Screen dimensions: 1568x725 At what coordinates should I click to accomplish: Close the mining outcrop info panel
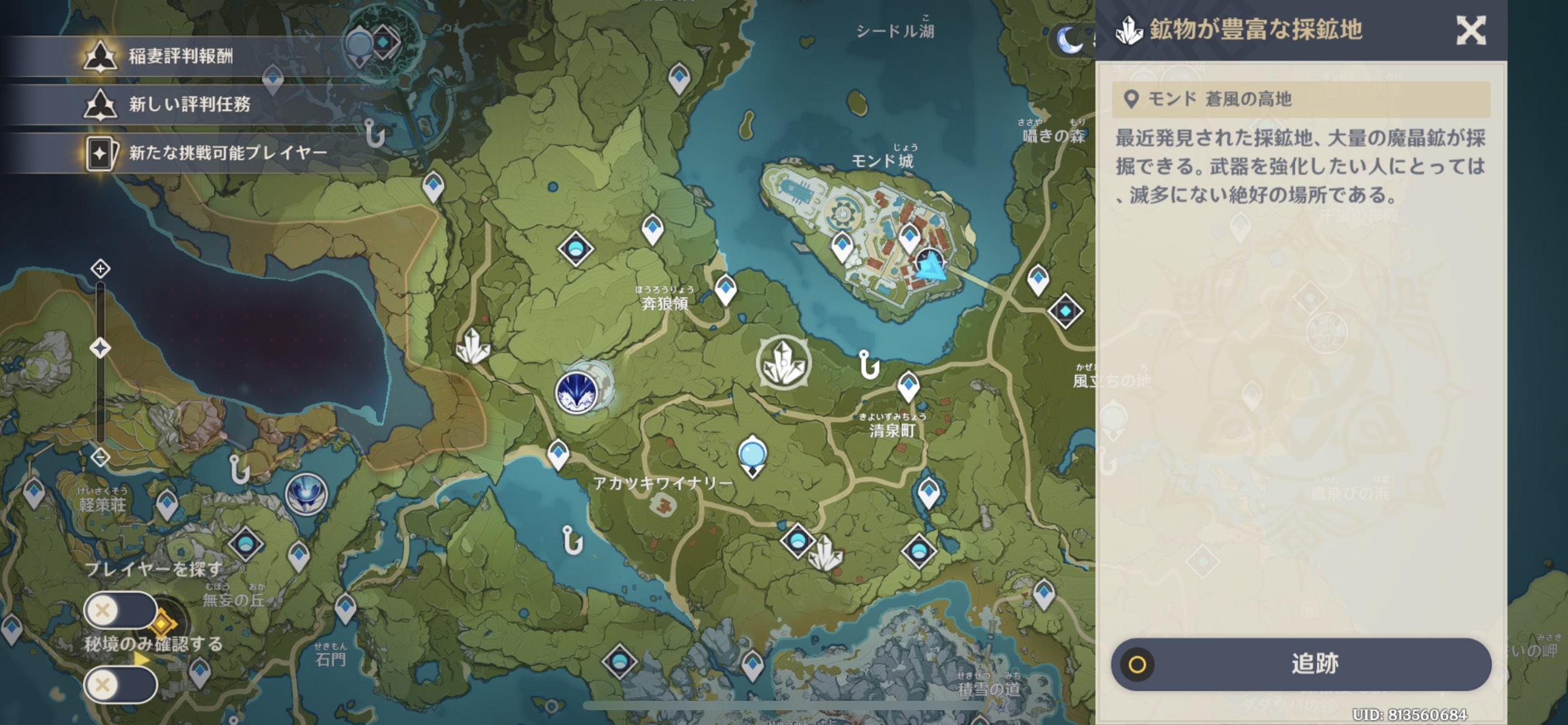[1471, 30]
